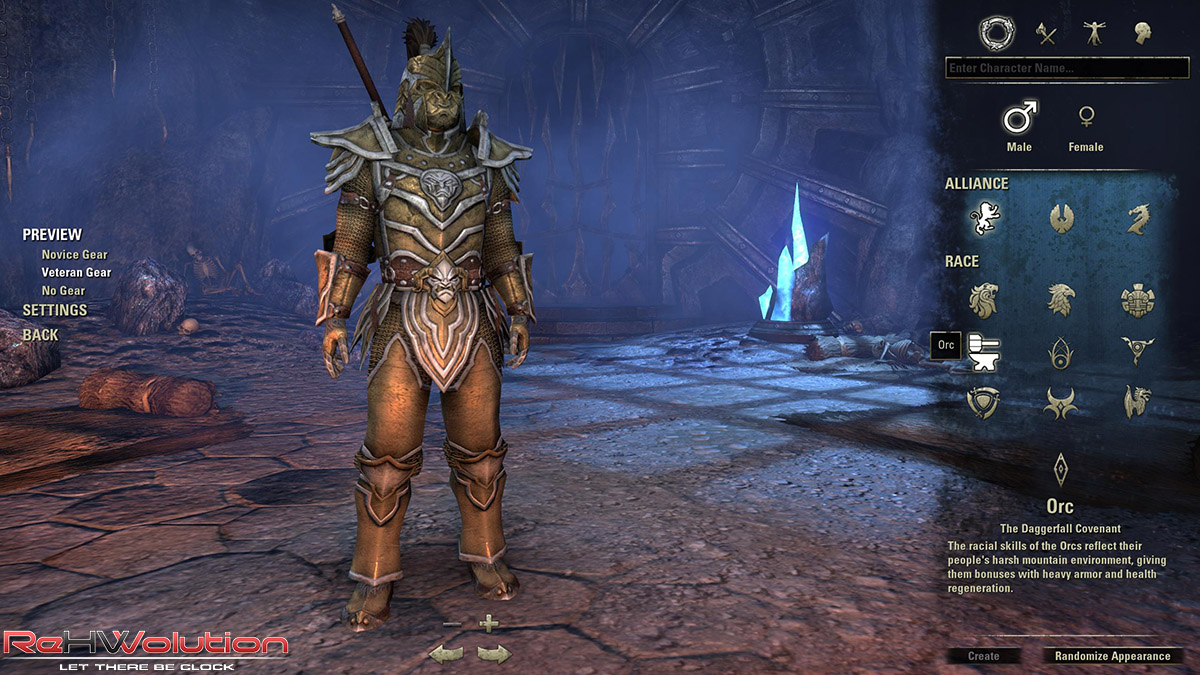Open the body customization tab
1200x675 pixels.
point(1094,34)
